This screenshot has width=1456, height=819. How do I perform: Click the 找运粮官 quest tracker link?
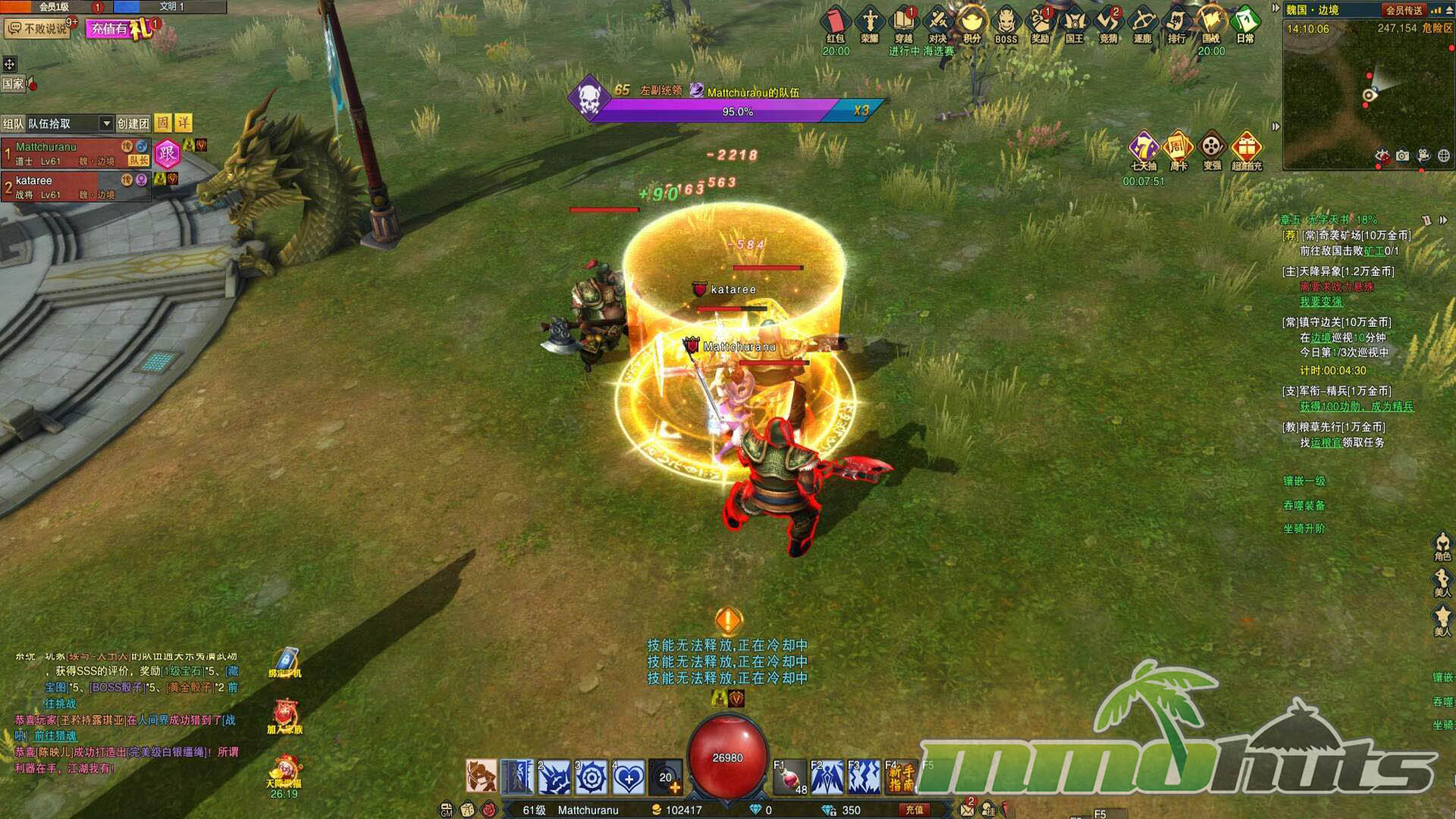point(1326,442)
